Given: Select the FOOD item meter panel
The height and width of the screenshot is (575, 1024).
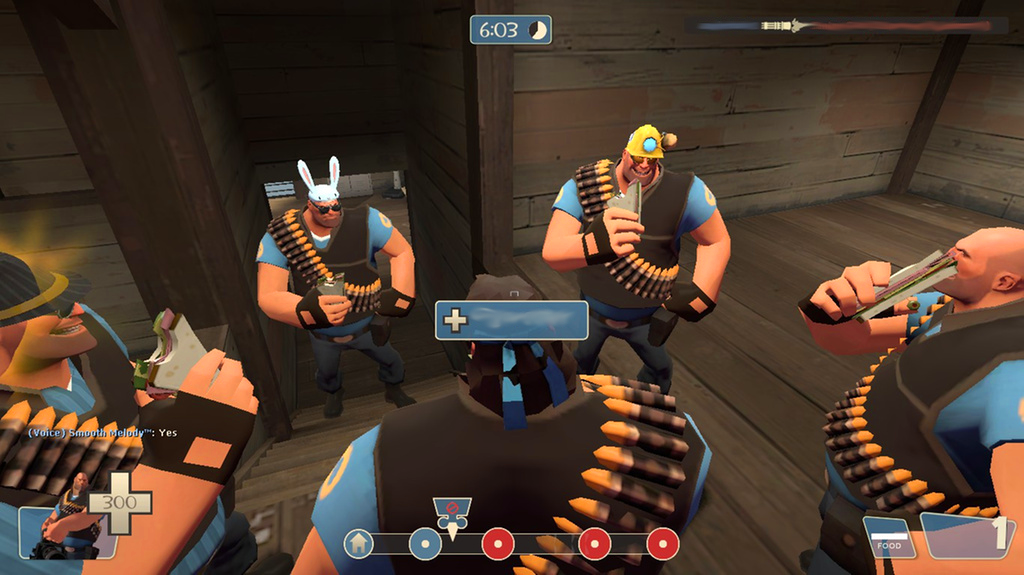Looking at the screenshot, I should [x=888, y=537].
